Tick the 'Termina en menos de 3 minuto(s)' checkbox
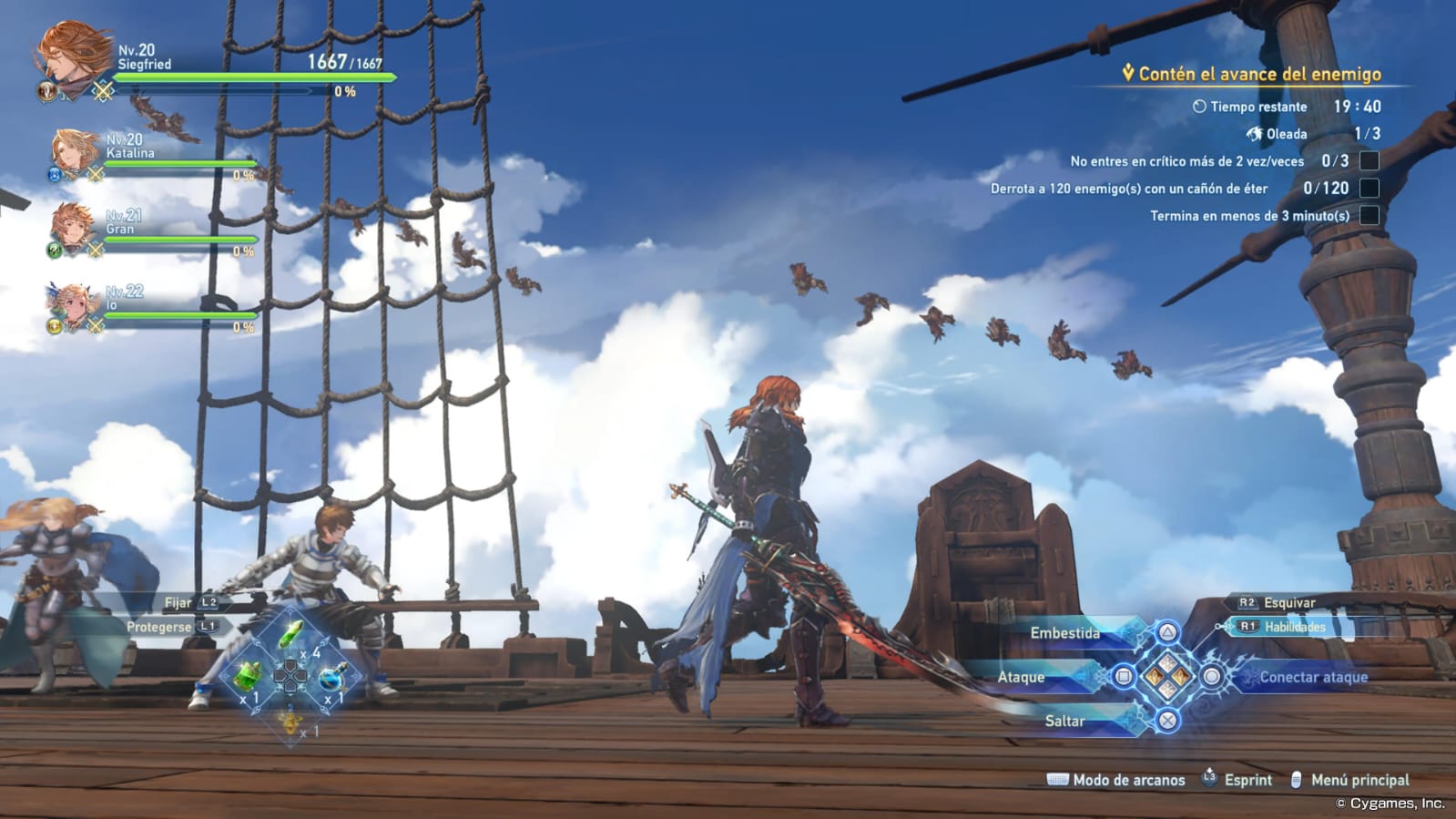This screenshot has width=1456, height=819. pos(1369,216)
